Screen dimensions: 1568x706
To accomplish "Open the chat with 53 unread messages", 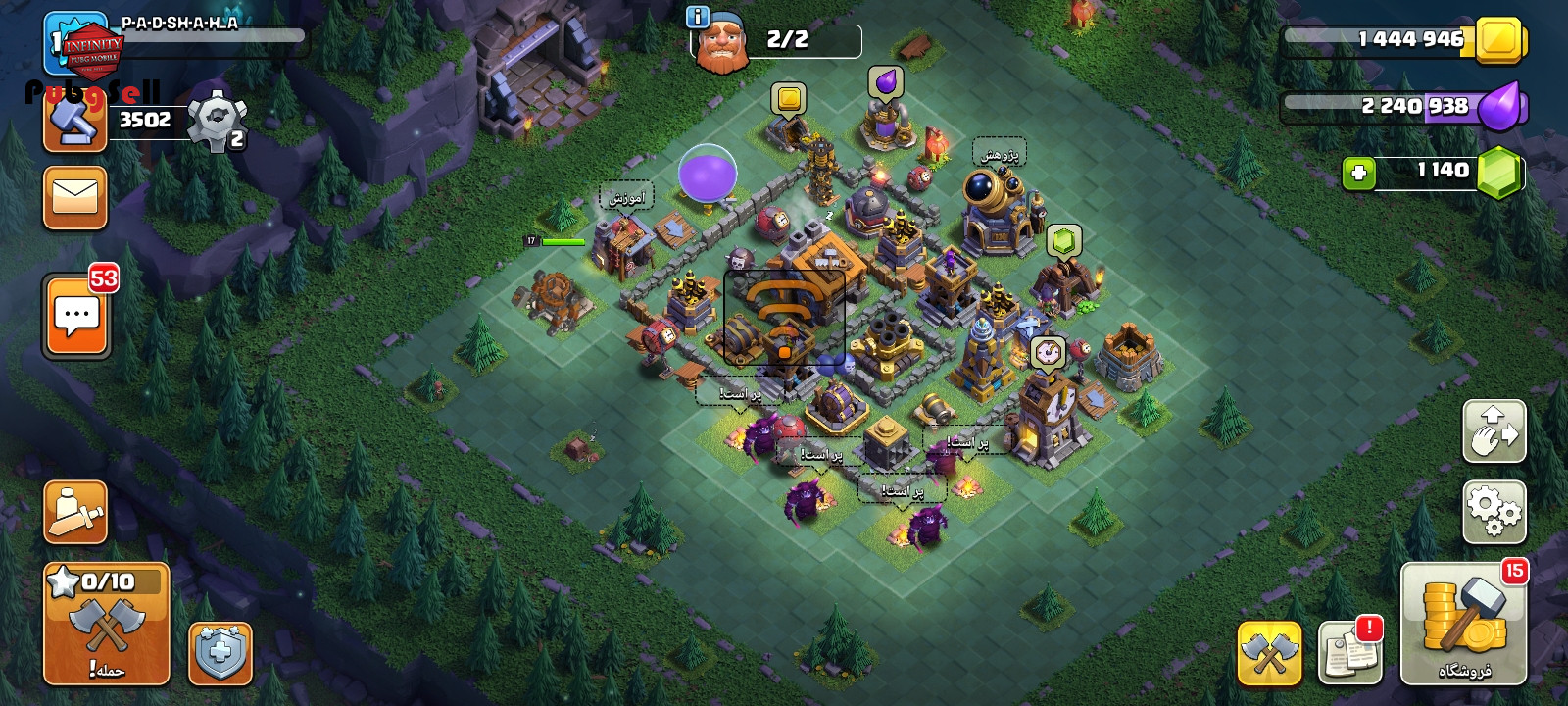I will [76, 316].
